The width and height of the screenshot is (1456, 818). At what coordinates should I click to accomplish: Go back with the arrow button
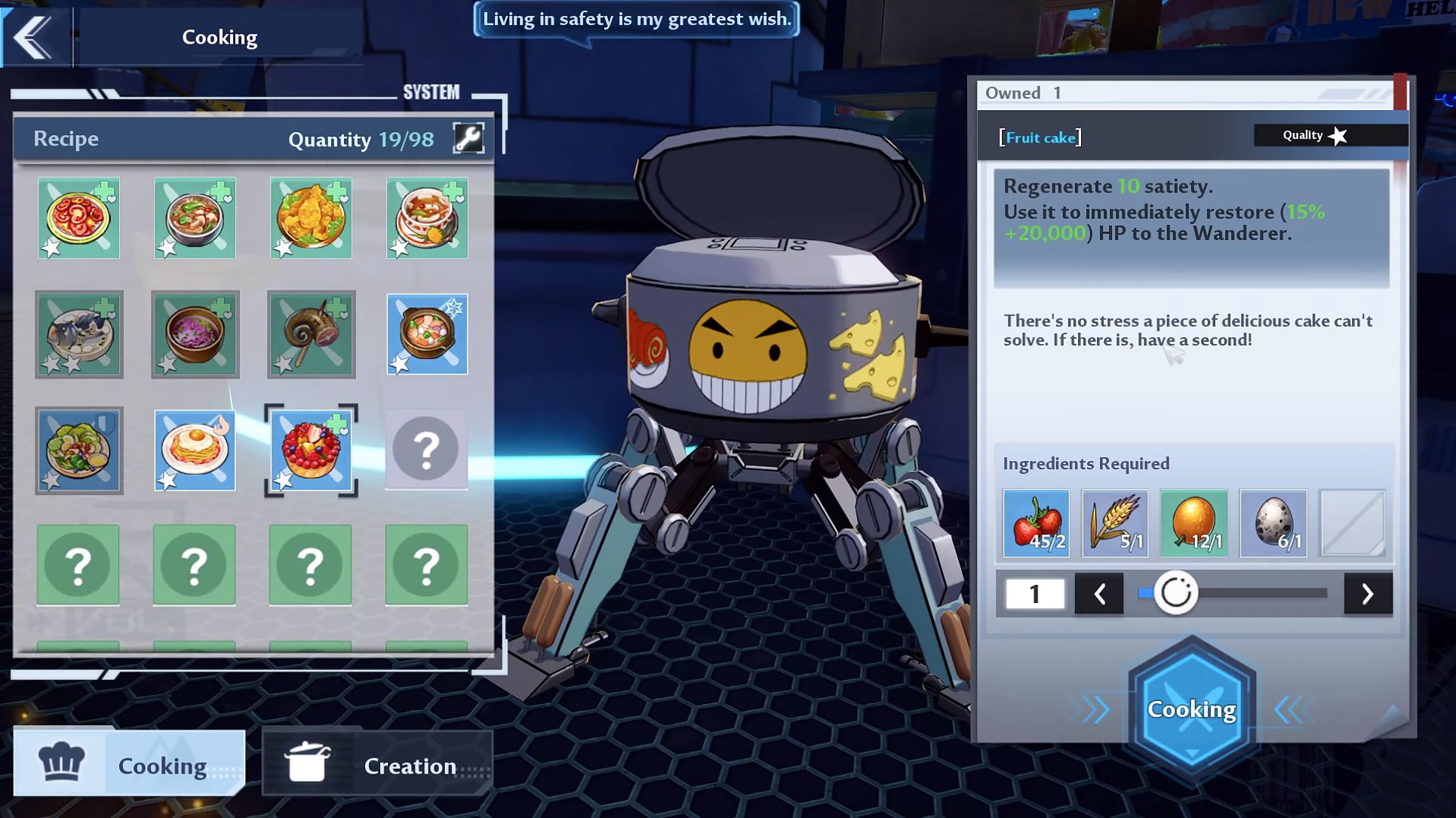pos(34,36)
